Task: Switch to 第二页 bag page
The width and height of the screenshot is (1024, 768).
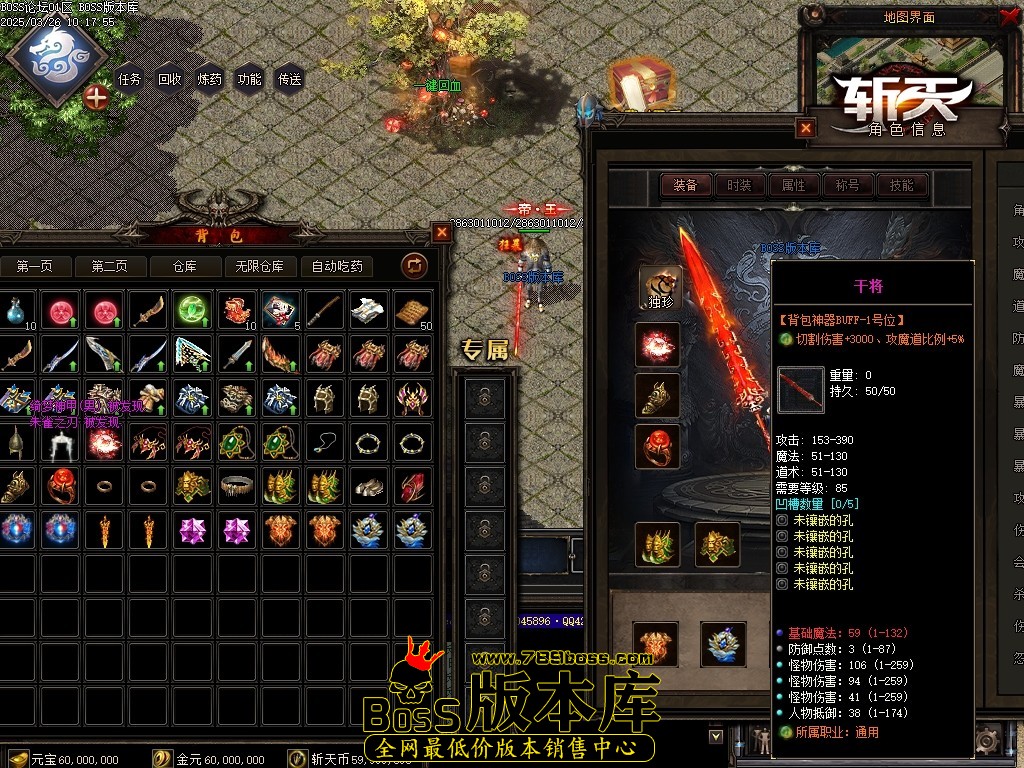Action: pos(109,266)
